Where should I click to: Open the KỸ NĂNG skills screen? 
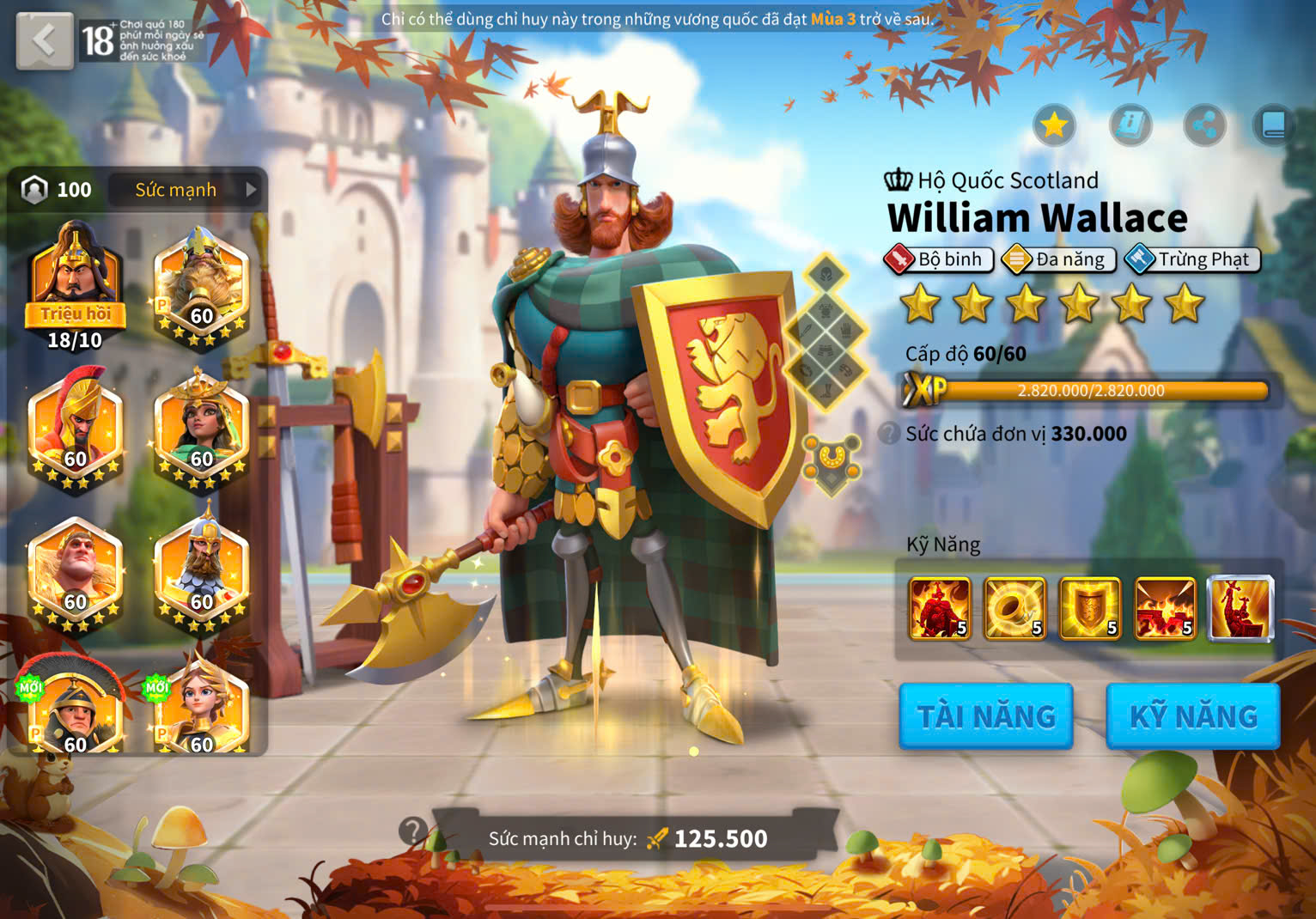1192,716
